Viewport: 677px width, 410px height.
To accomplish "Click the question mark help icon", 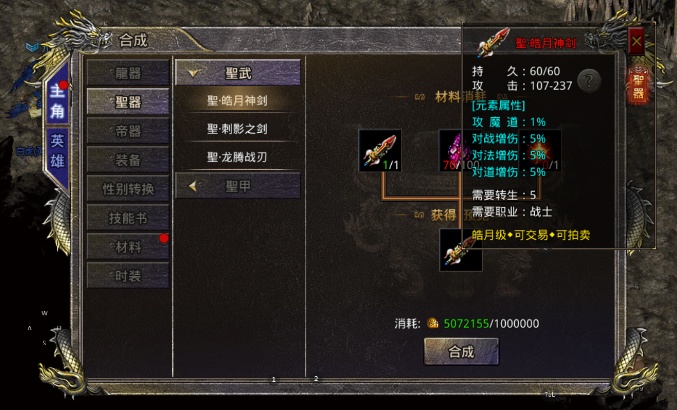I will pos(589,81).
